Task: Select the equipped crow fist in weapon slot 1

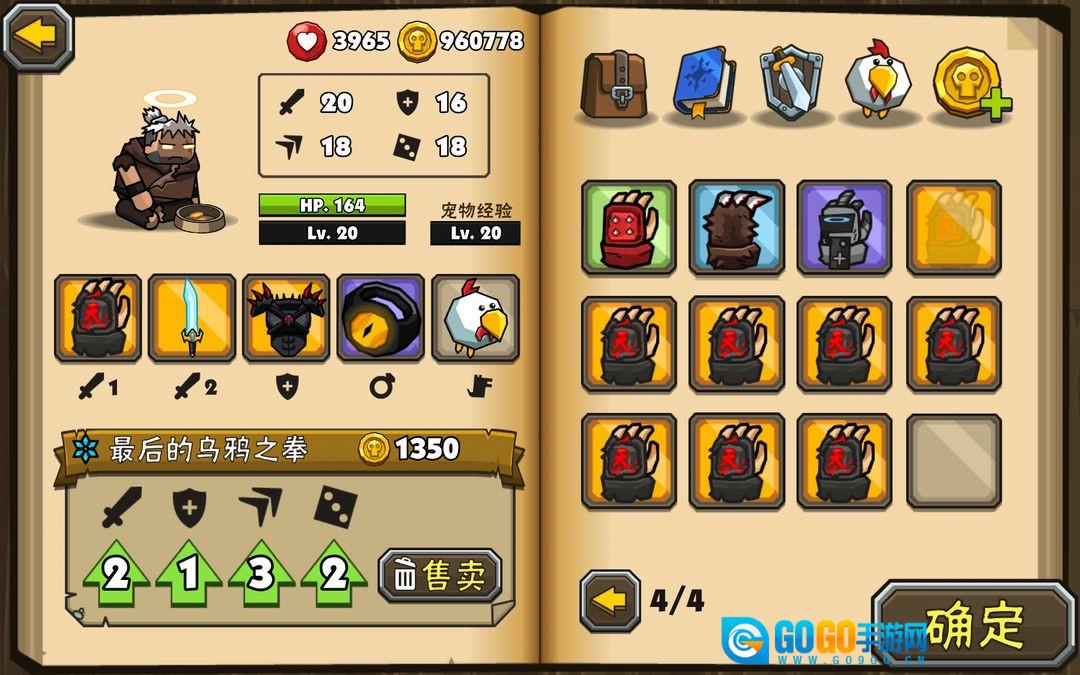Action: click(98, 318)
